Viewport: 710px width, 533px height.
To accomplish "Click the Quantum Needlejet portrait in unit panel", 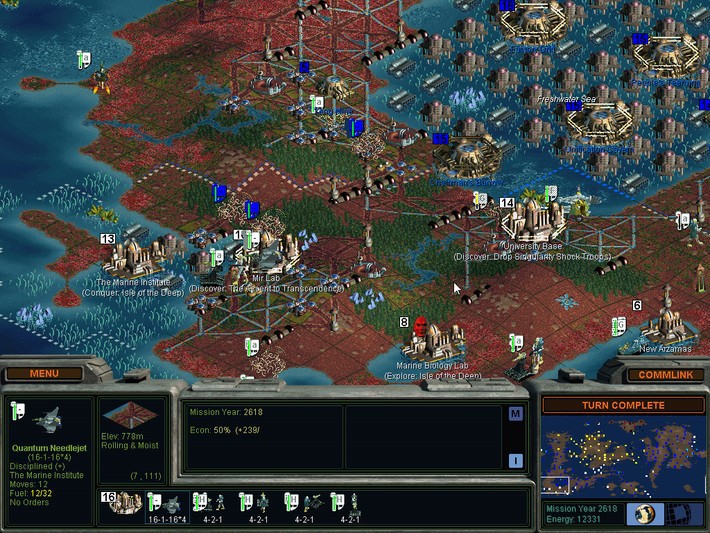I will click(48, 423).
